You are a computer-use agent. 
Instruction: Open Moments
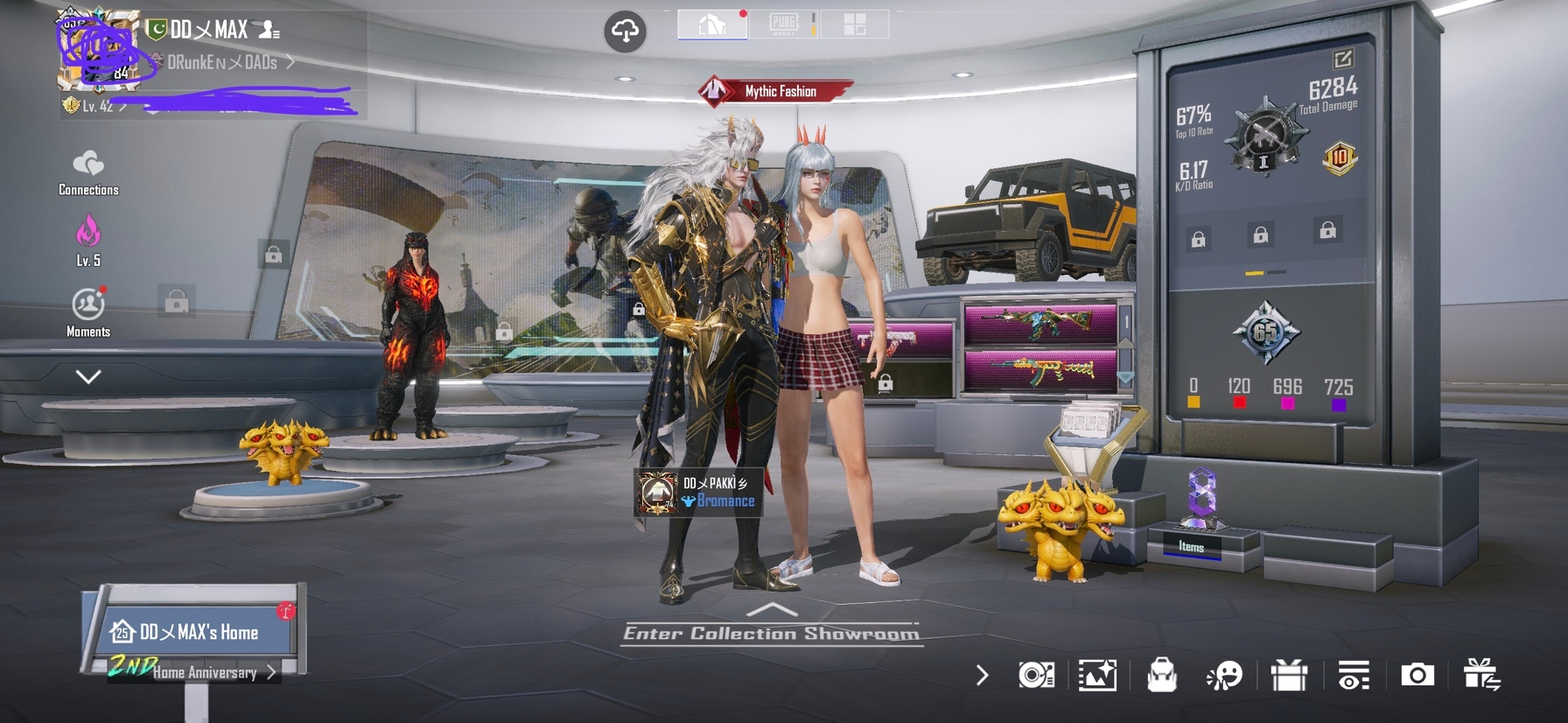[x=88, y=312]
